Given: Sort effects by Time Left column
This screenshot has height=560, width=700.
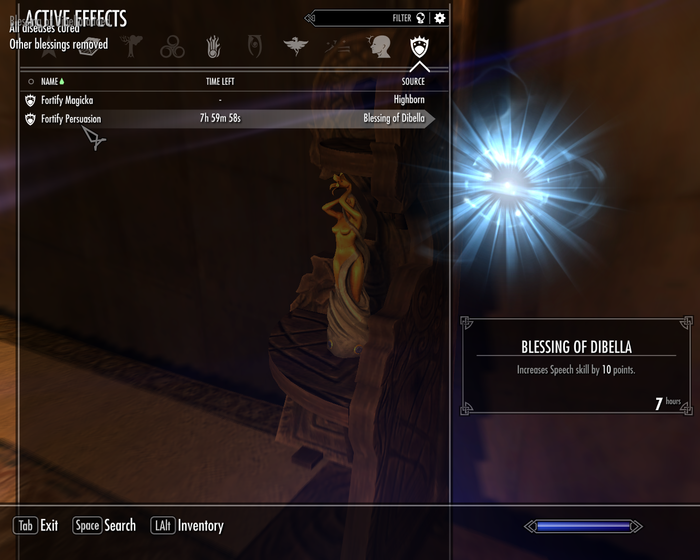Looking at the screenshot, I should point(220,81).
